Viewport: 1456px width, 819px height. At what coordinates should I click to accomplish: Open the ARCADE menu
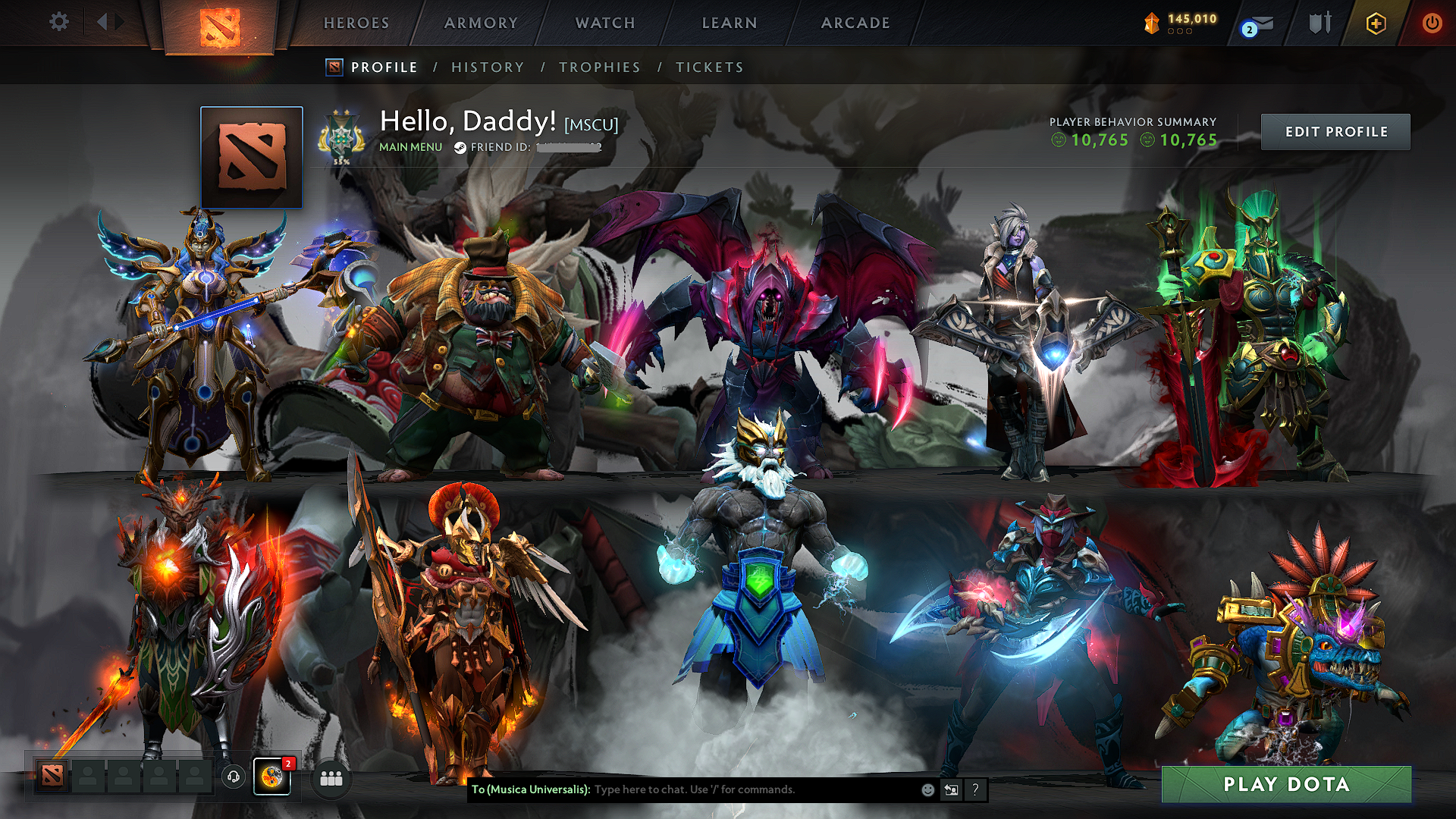click(x=855, y=23)
